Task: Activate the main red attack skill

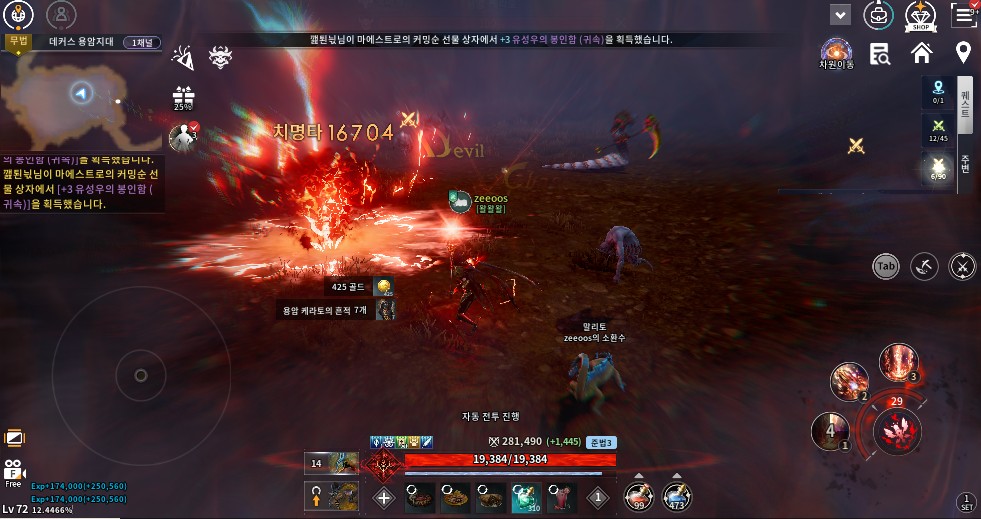Action: [896, 432]
